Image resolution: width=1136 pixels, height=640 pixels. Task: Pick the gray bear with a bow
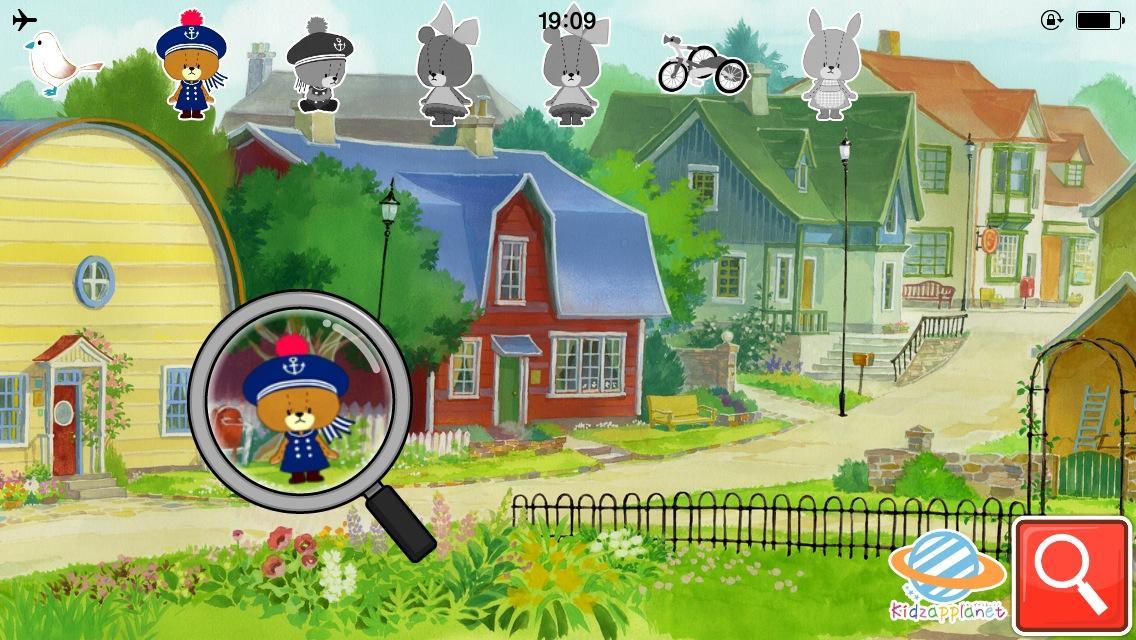click(444, 66)
